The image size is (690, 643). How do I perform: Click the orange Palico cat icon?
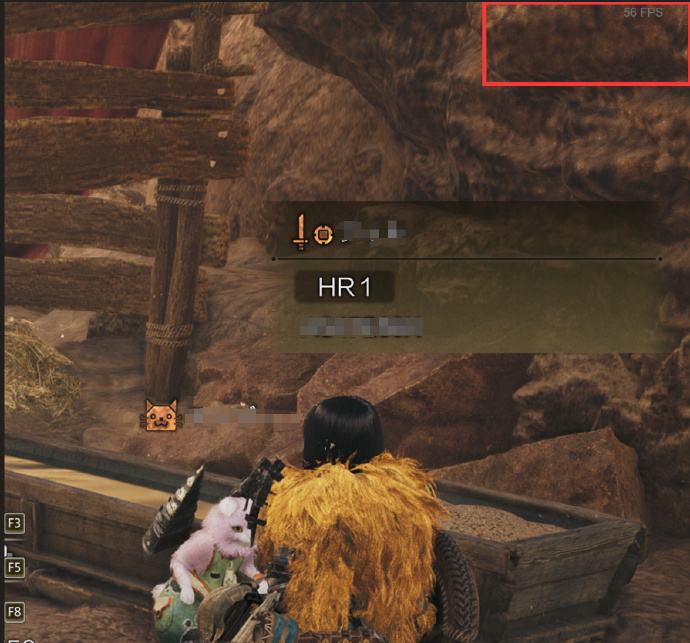pyautogui.click(x=160, y=415)
